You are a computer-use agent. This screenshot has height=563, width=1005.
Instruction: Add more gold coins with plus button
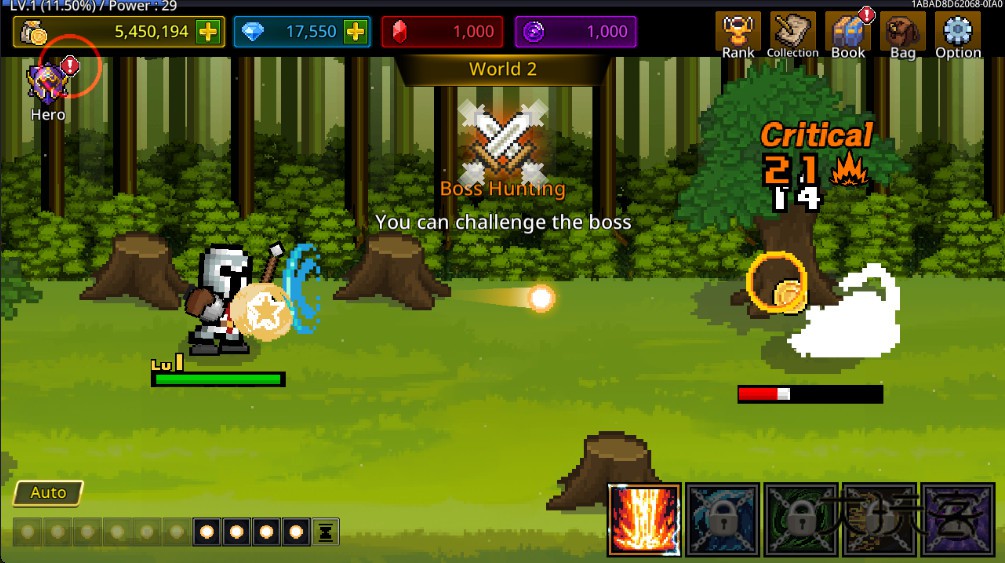(208, 31)
